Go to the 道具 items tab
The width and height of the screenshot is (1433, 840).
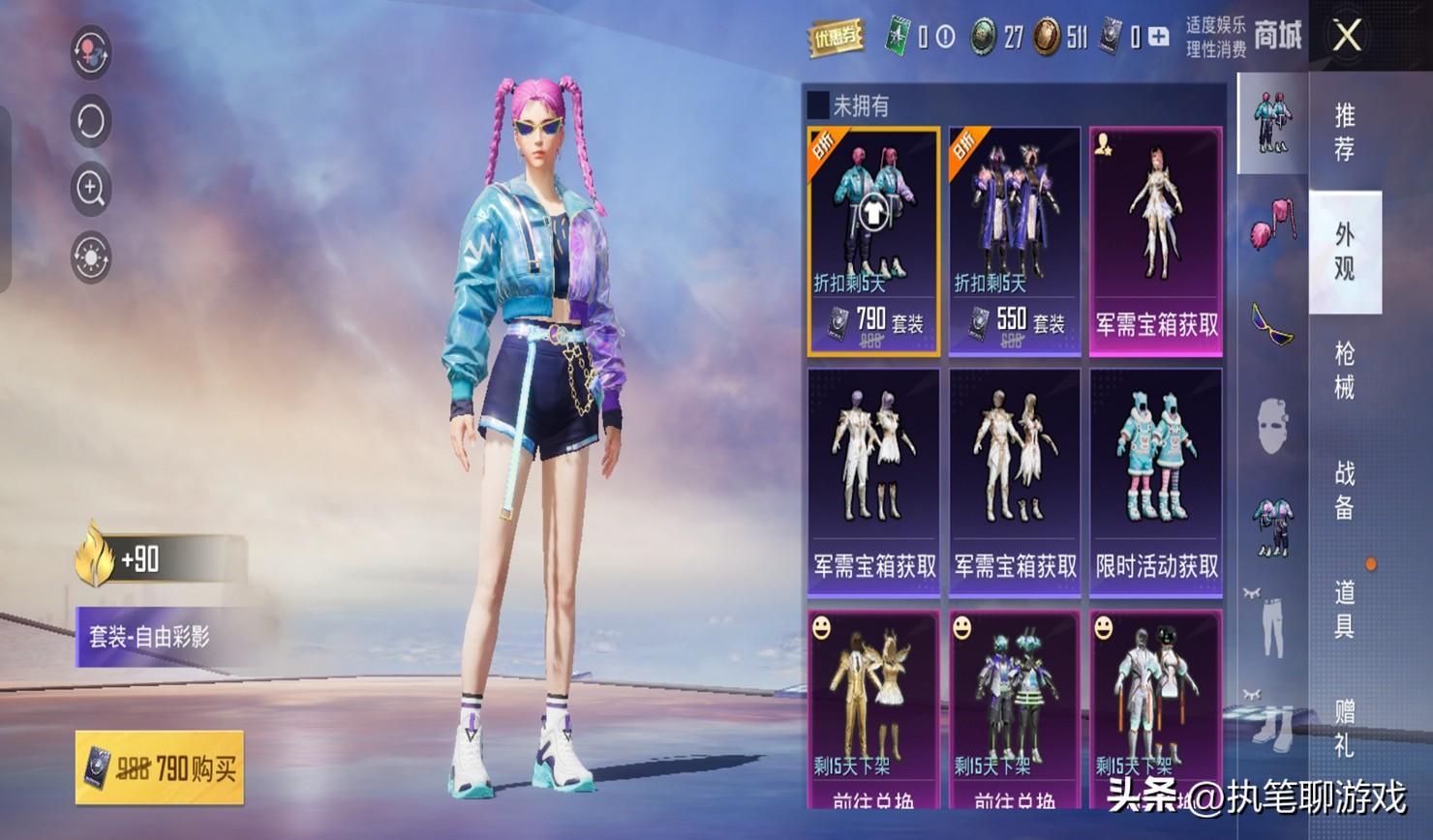click(1345, 609)
